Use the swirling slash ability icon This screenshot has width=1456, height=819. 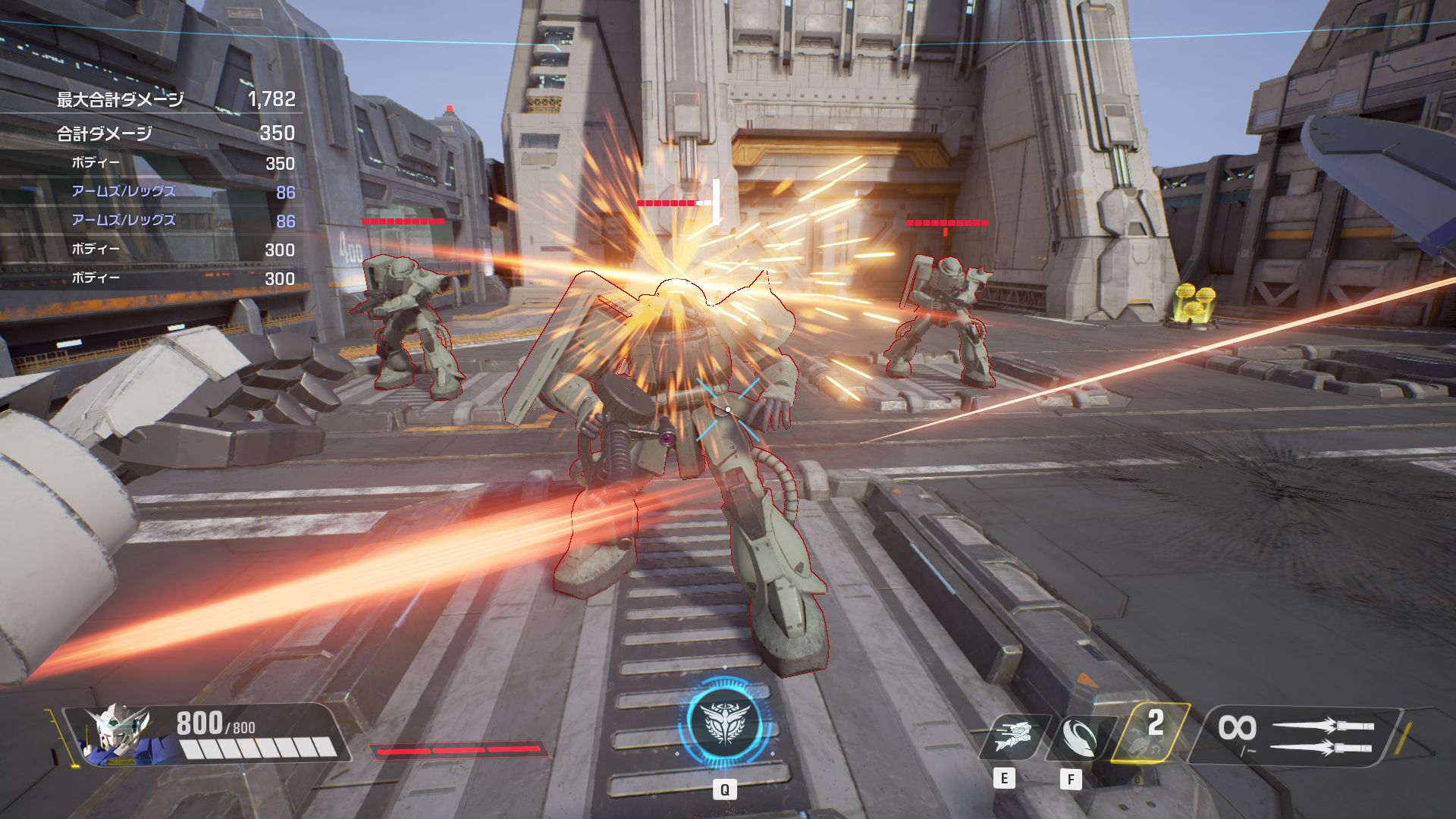click(1079, 736)
